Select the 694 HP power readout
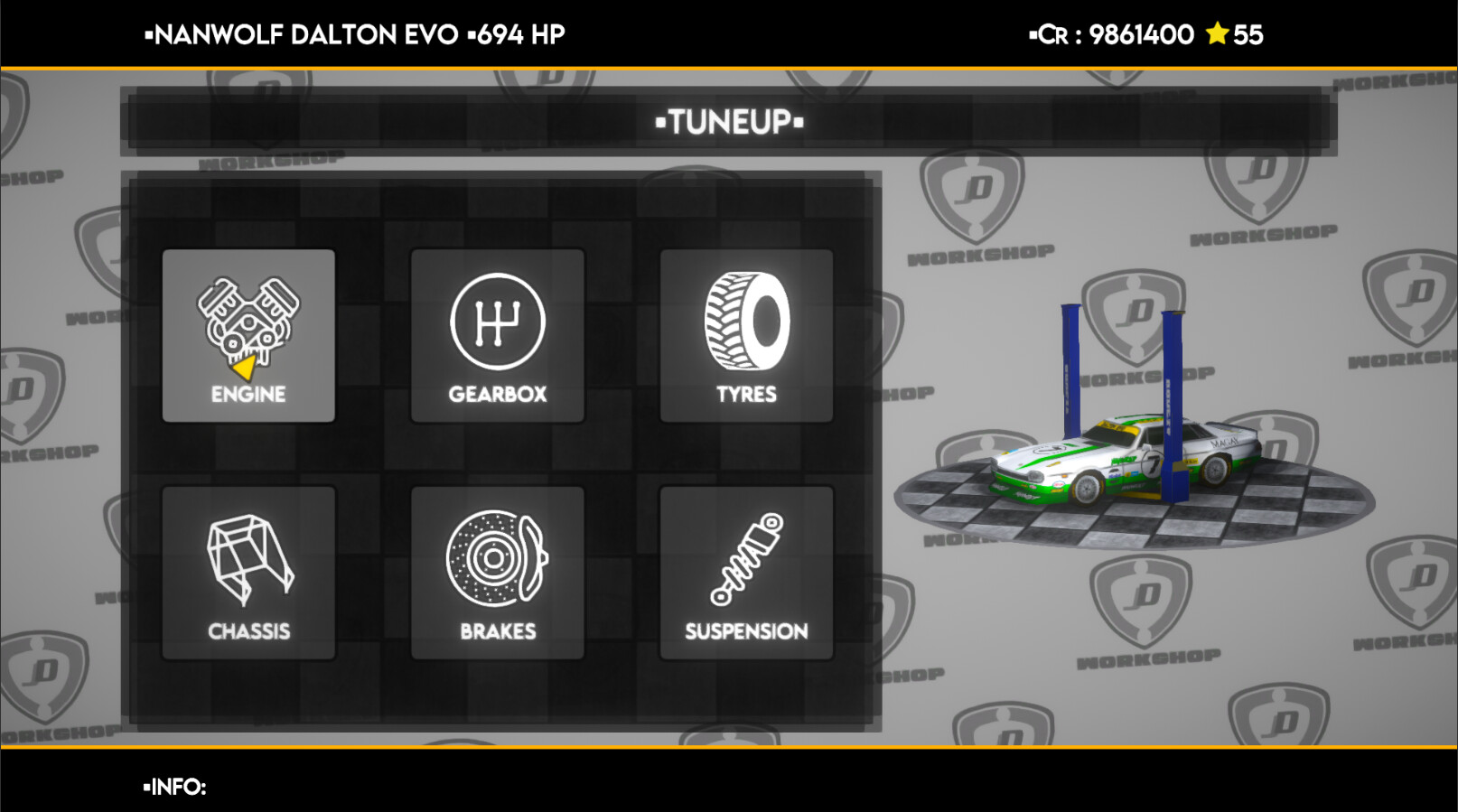1458x812 pixels. [519, 34]
